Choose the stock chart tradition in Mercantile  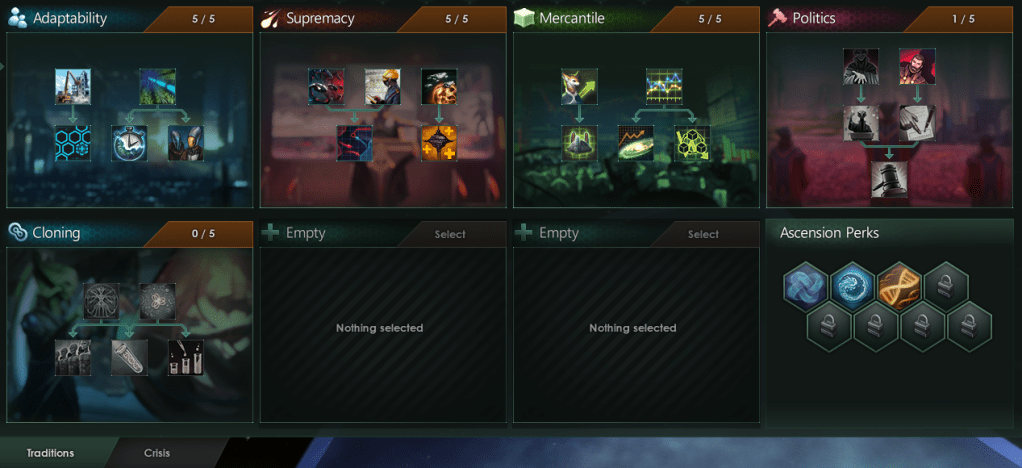coord(664,87)
